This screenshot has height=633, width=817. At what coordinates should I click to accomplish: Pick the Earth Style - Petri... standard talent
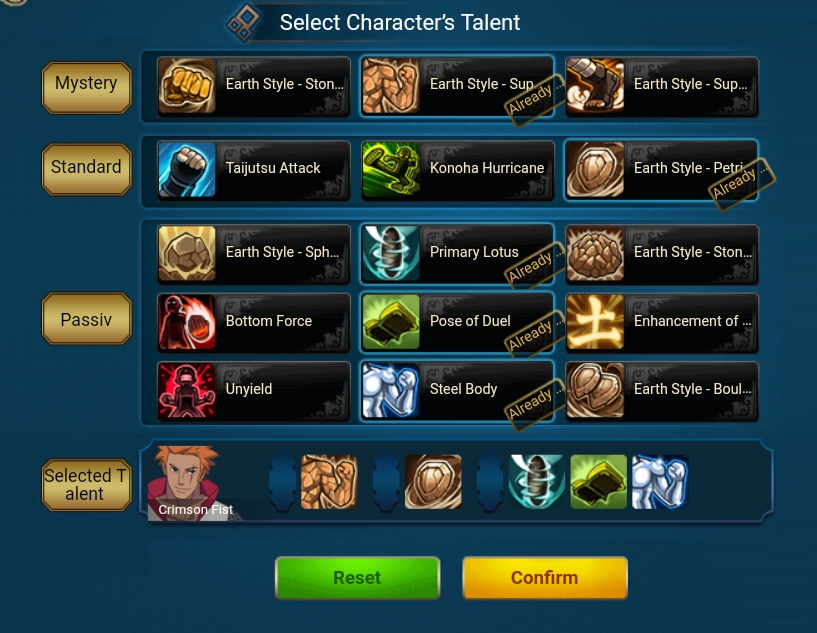[661, 169]
